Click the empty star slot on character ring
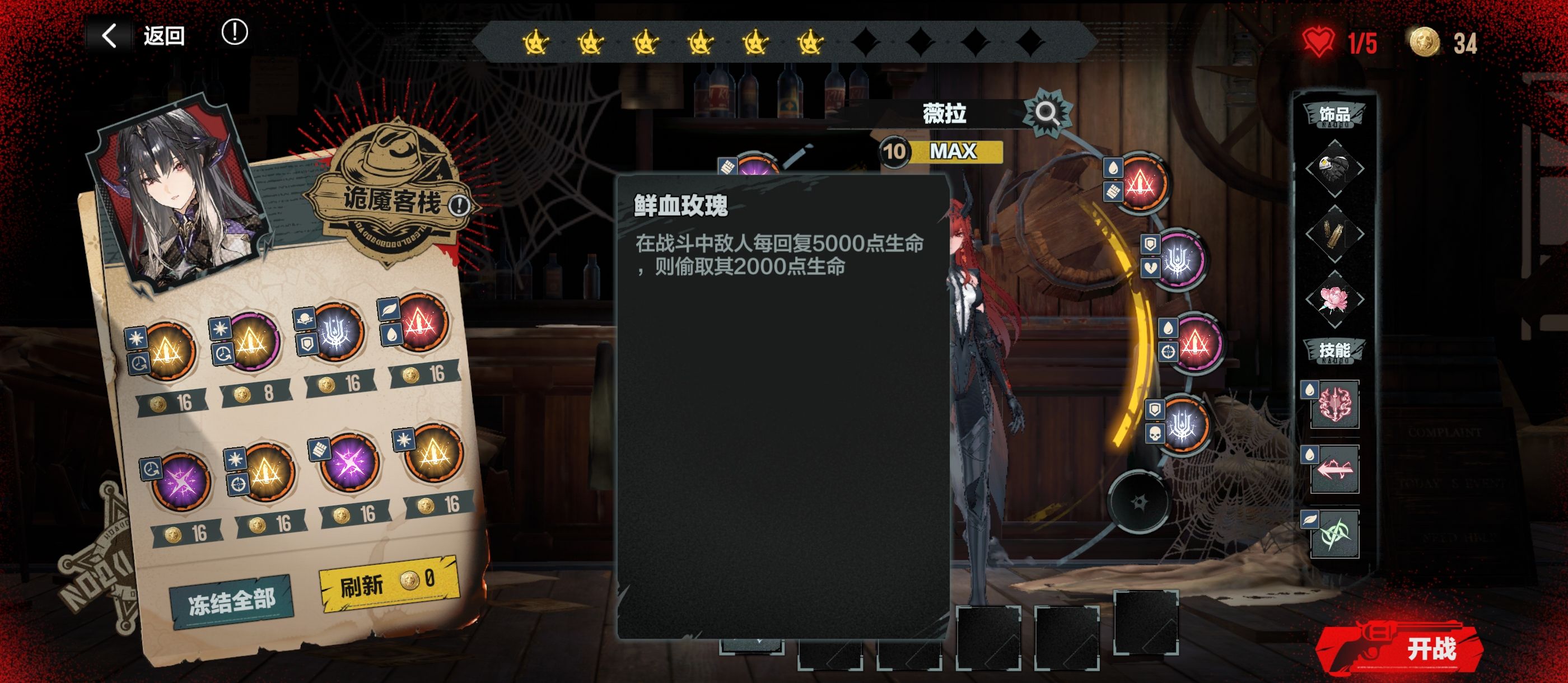1568x683 pixels. [1138, 502]
